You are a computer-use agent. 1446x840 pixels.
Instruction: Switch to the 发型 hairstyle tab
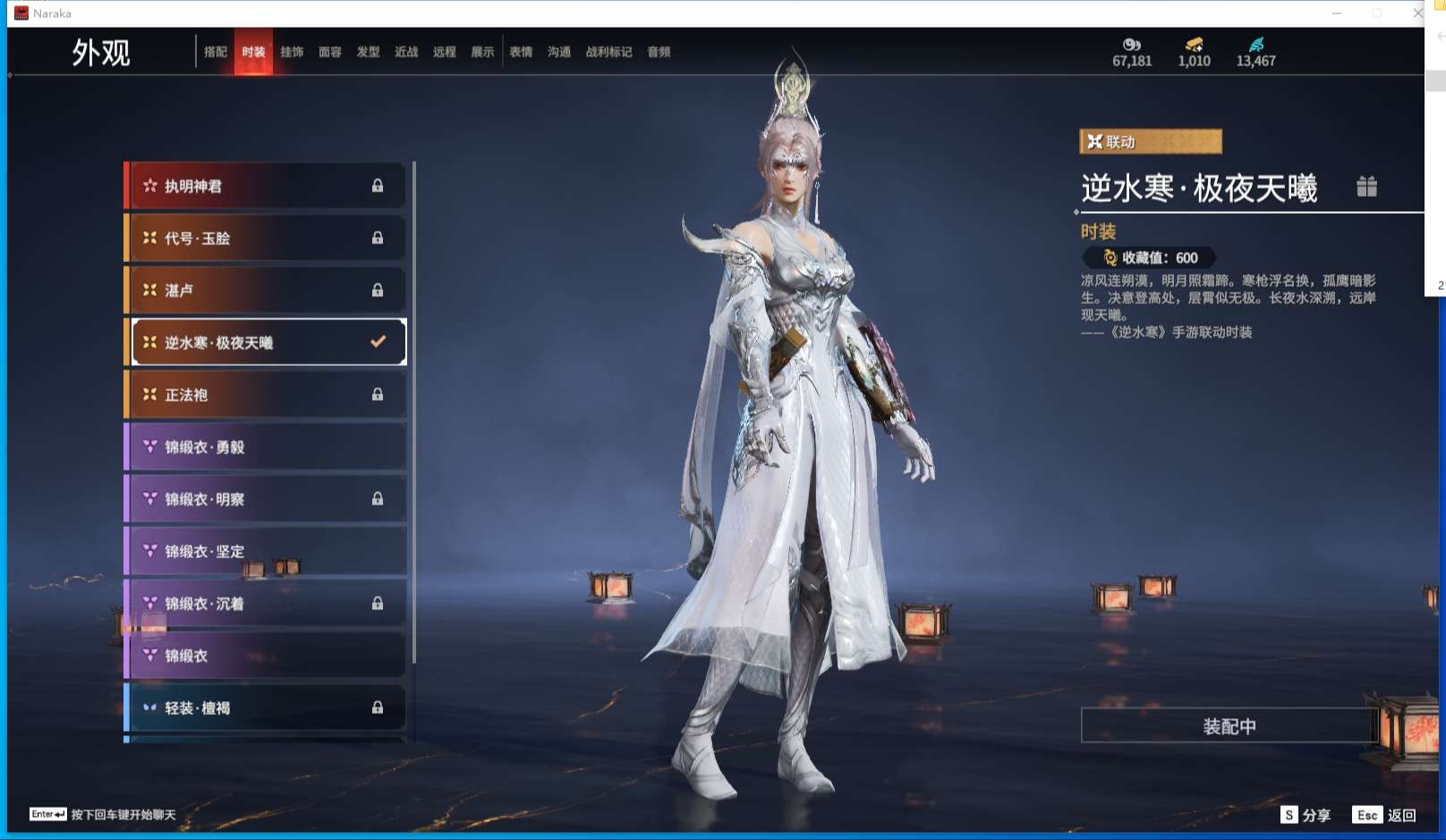tap(368, 52)
